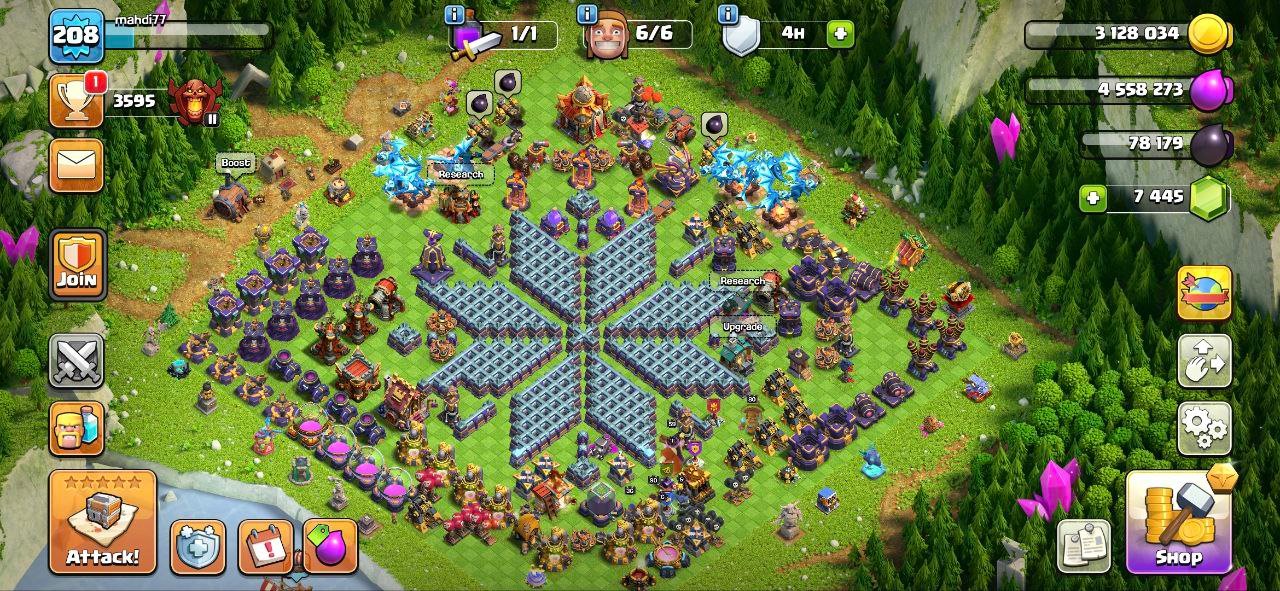Open the elixir sale tag offer
The height and width of the screenshot is (591, 1280).
coord(330,547)
